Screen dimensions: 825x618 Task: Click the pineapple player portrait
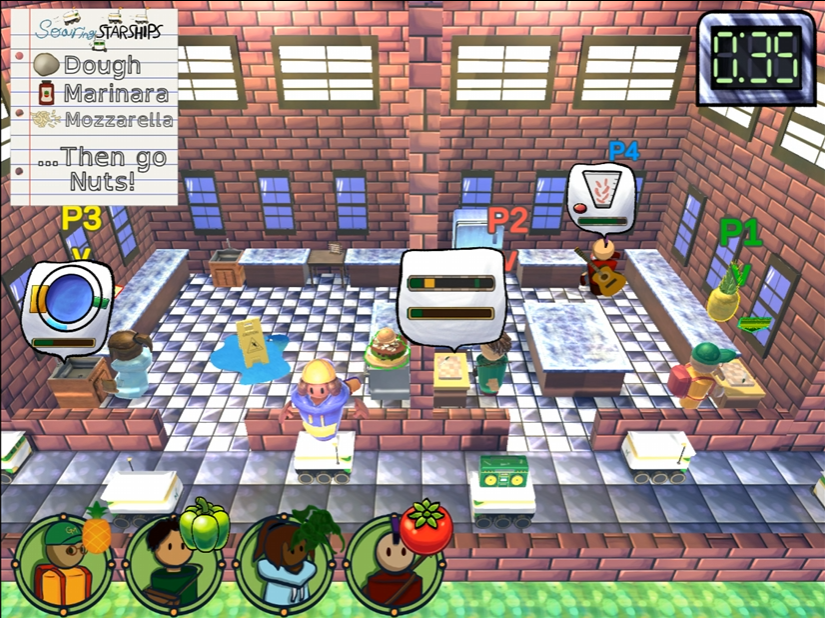(x=66, y=564)
